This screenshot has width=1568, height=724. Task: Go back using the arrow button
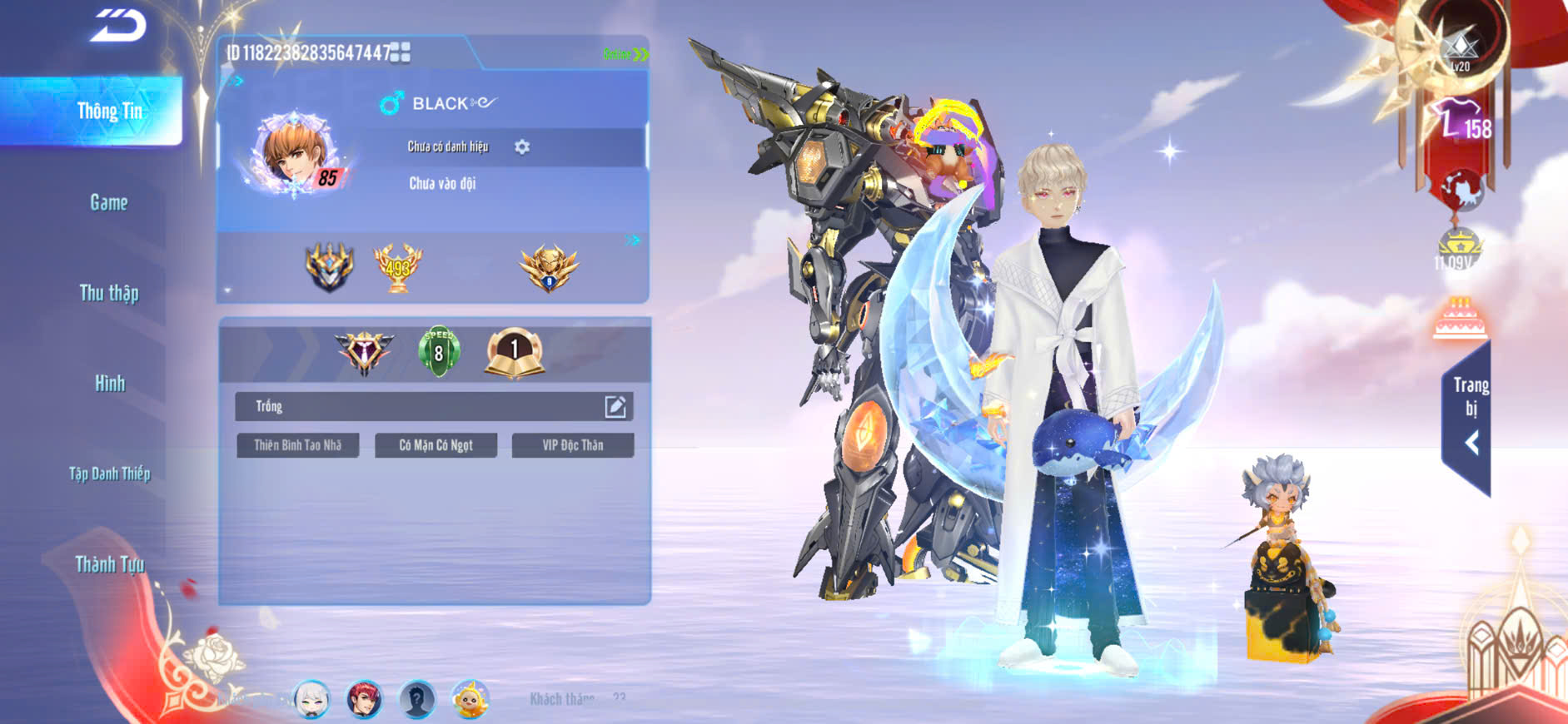(x=118, y=26)
